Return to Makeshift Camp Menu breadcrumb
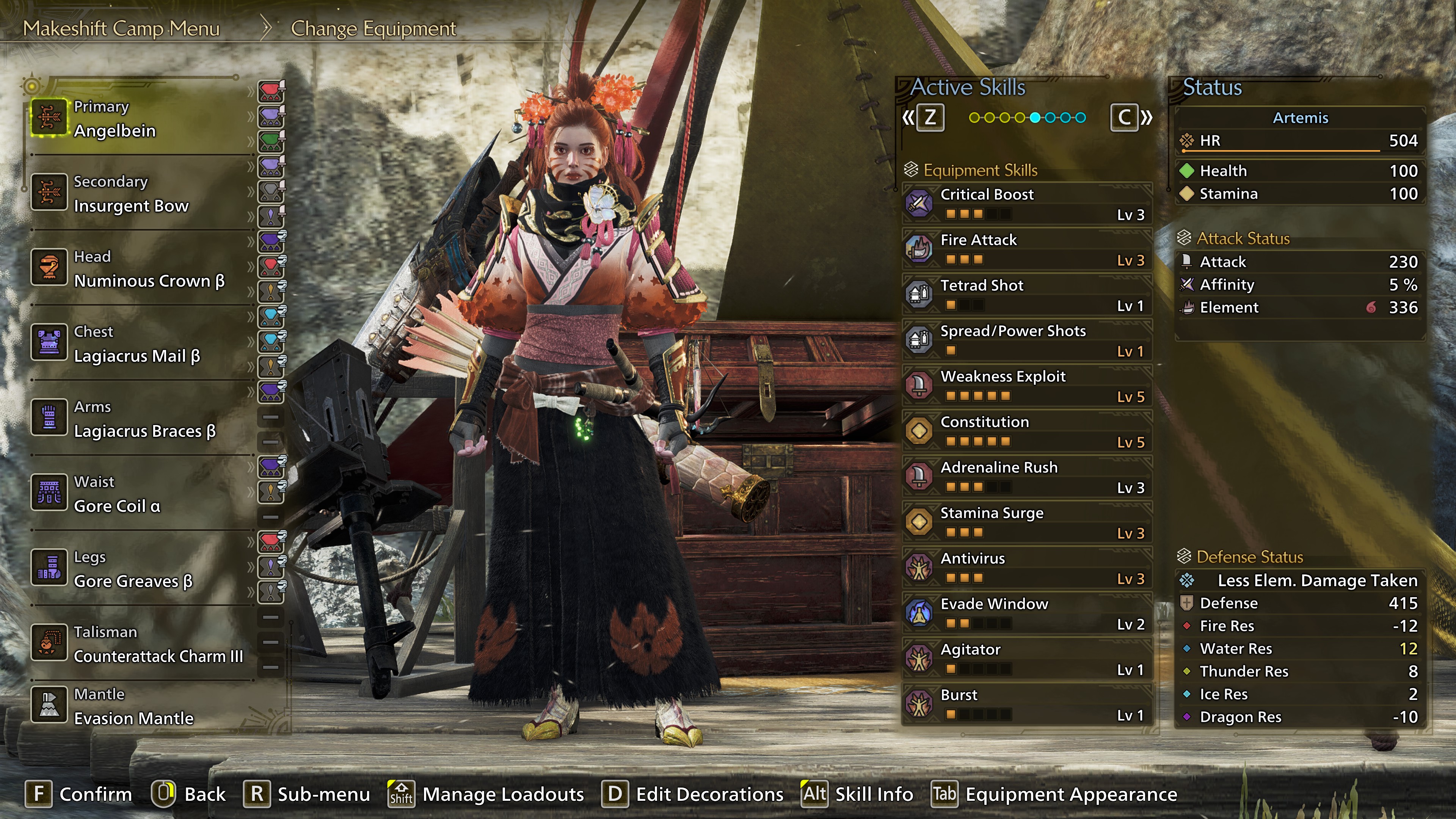The height and width of the screenshot is (819, 1456). pos(121,28)
